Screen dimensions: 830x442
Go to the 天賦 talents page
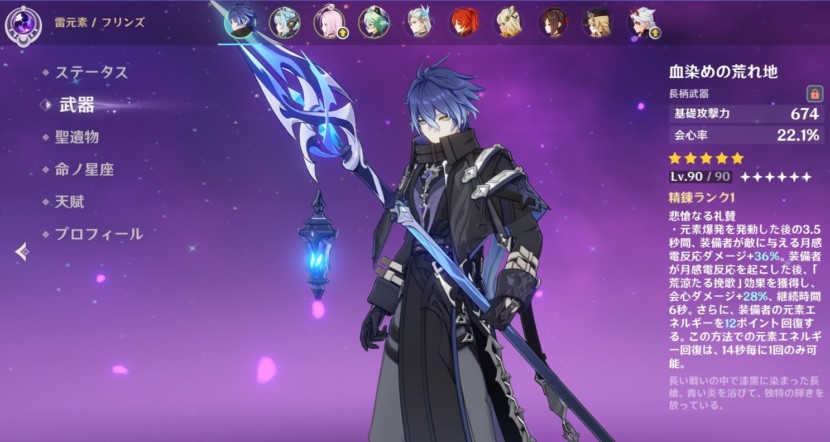coord(70,201)
